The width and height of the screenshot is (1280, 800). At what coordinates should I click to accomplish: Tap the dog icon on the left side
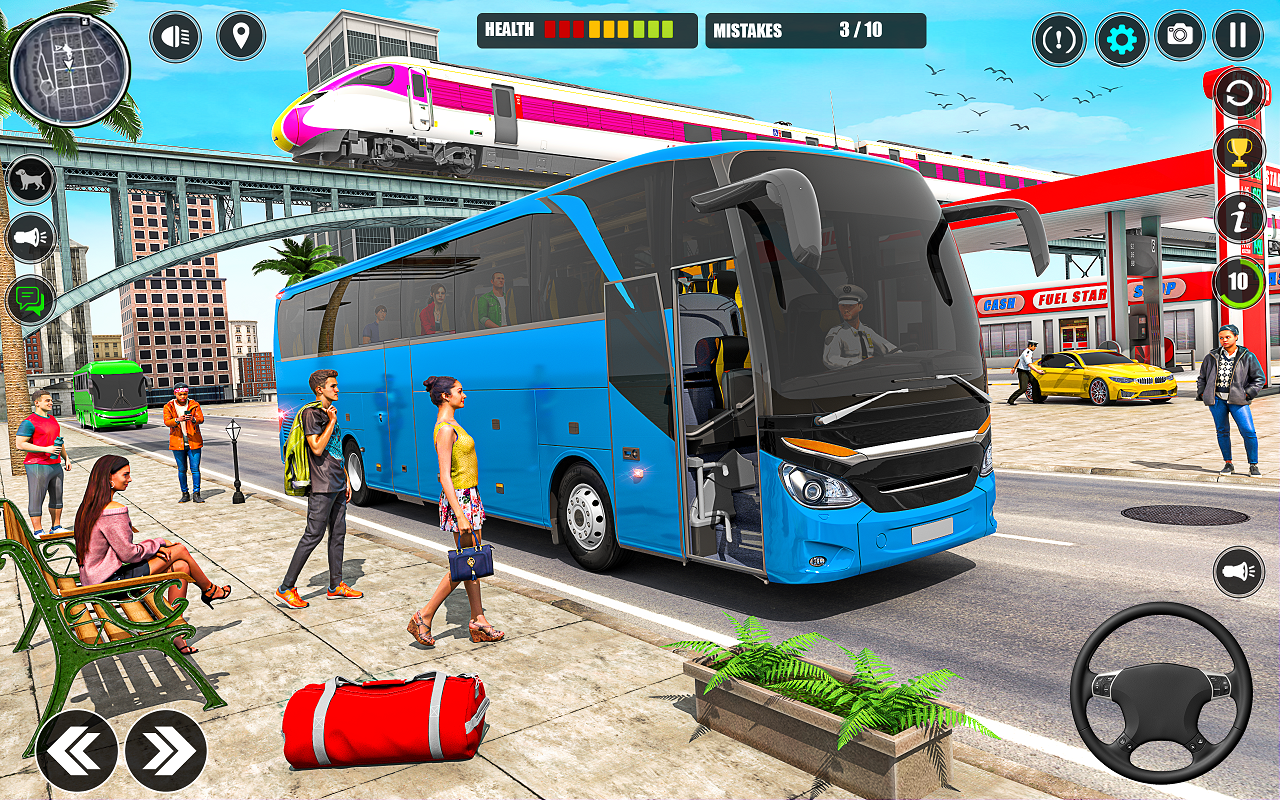coord(29,177)
